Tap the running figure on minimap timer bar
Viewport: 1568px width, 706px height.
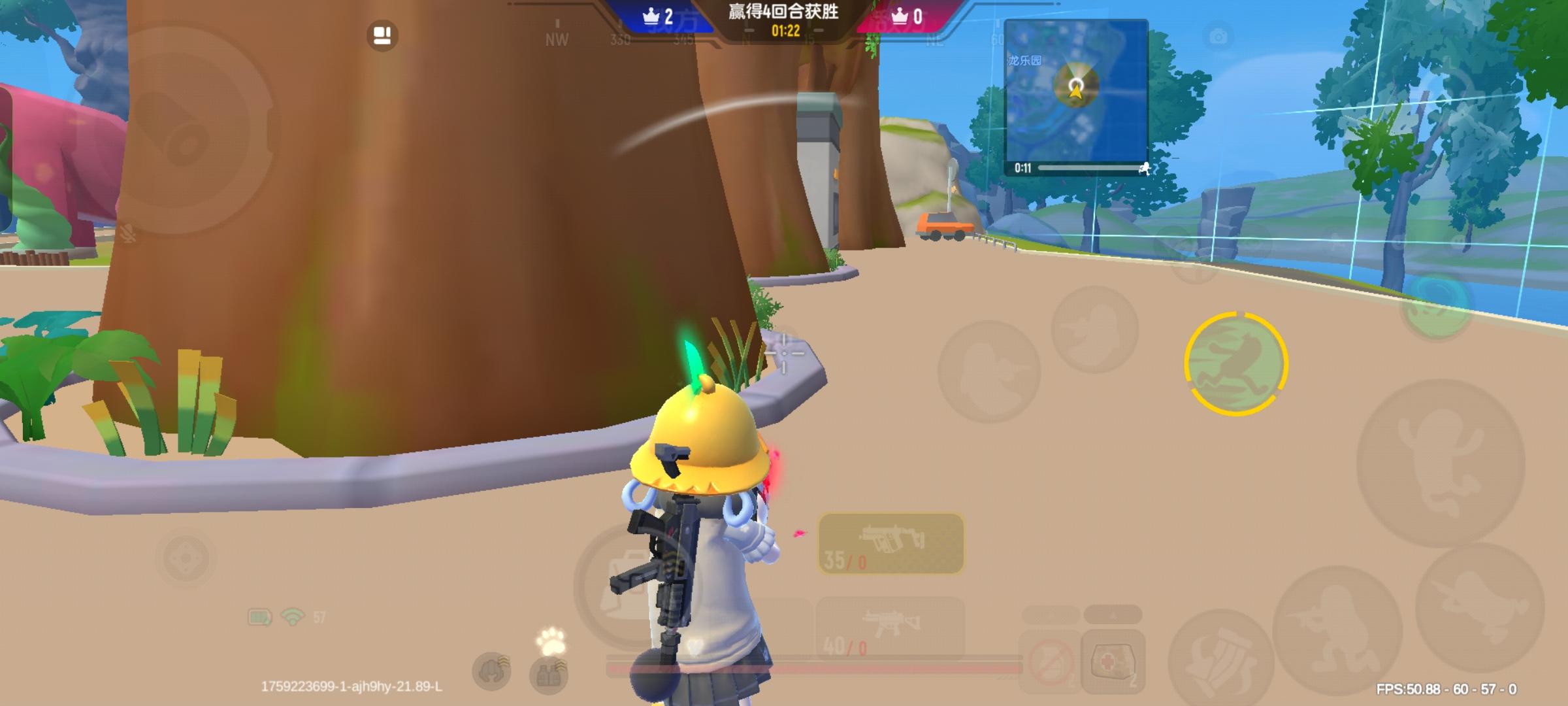1145,169
